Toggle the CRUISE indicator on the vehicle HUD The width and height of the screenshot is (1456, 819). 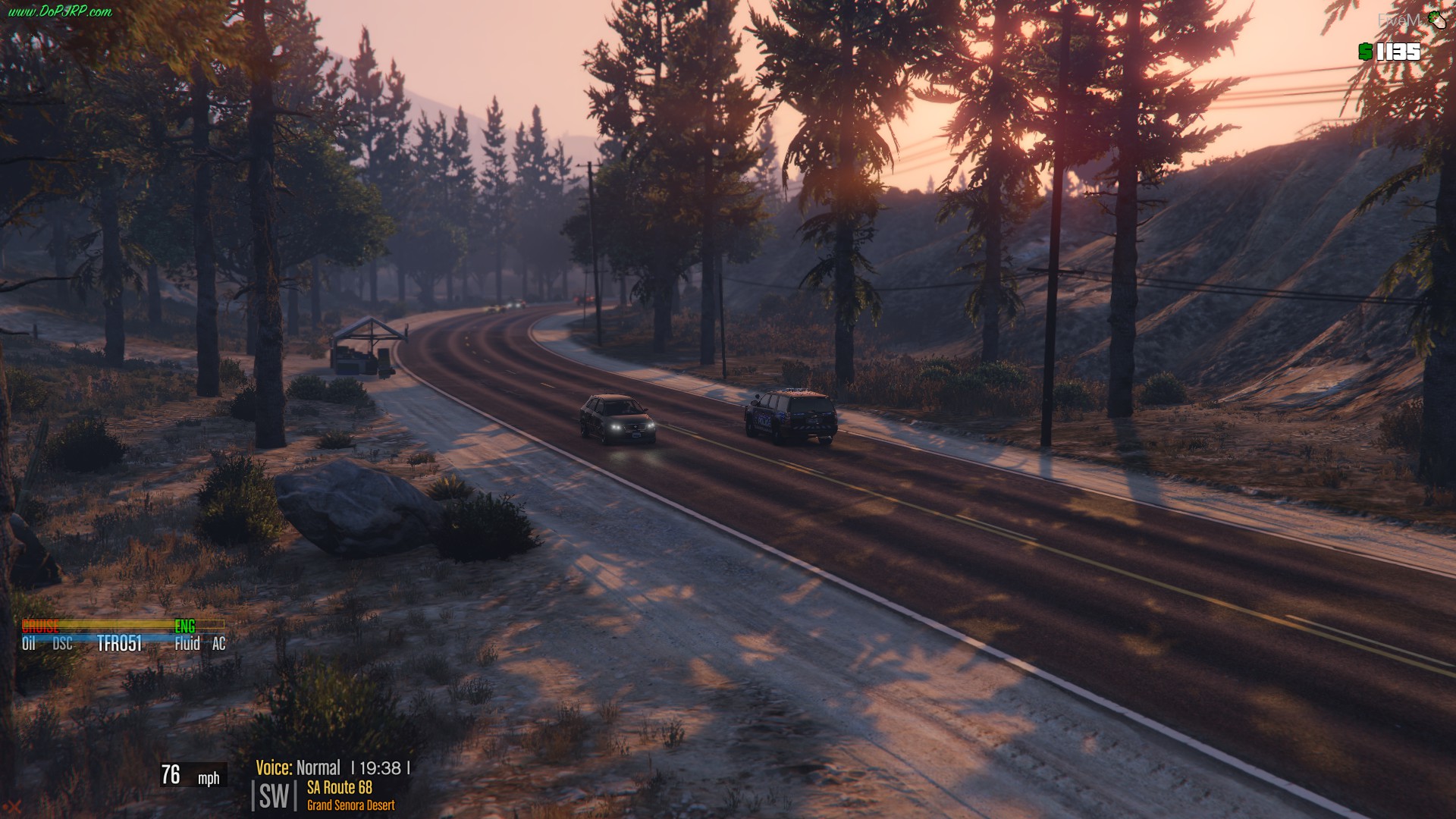coord(40,626)
